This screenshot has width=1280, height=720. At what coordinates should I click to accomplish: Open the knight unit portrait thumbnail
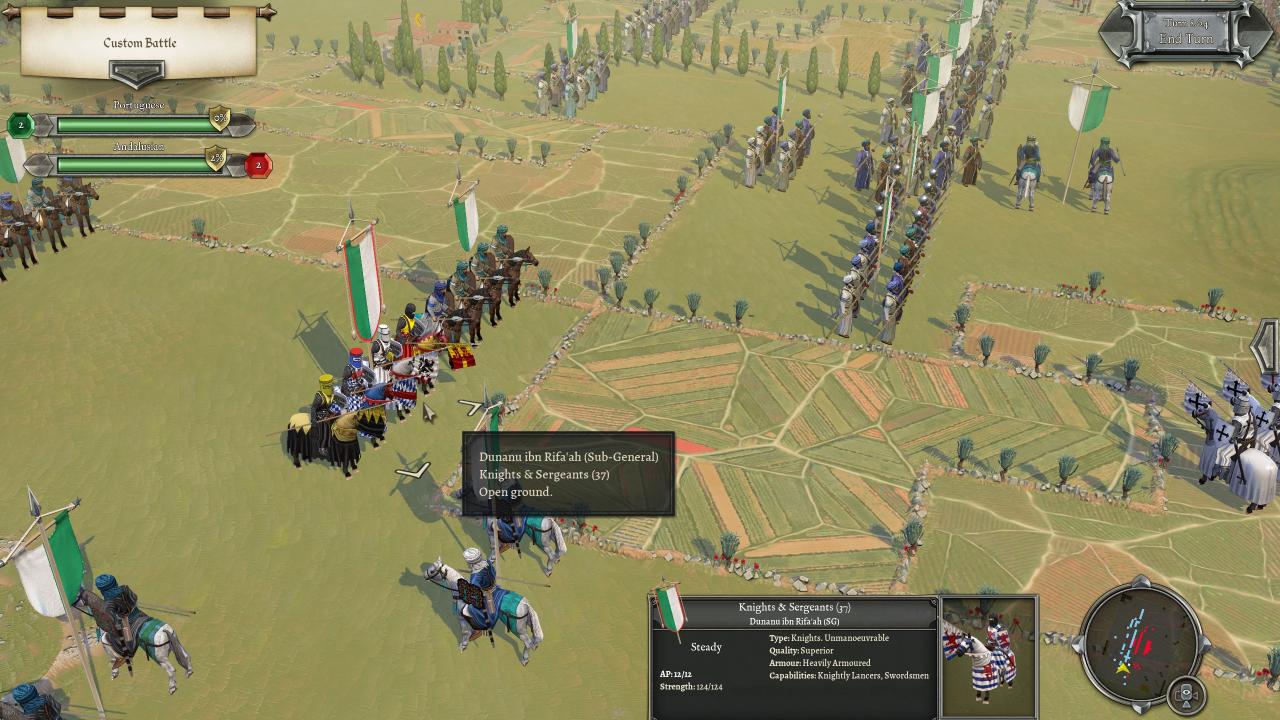(989, 656)
